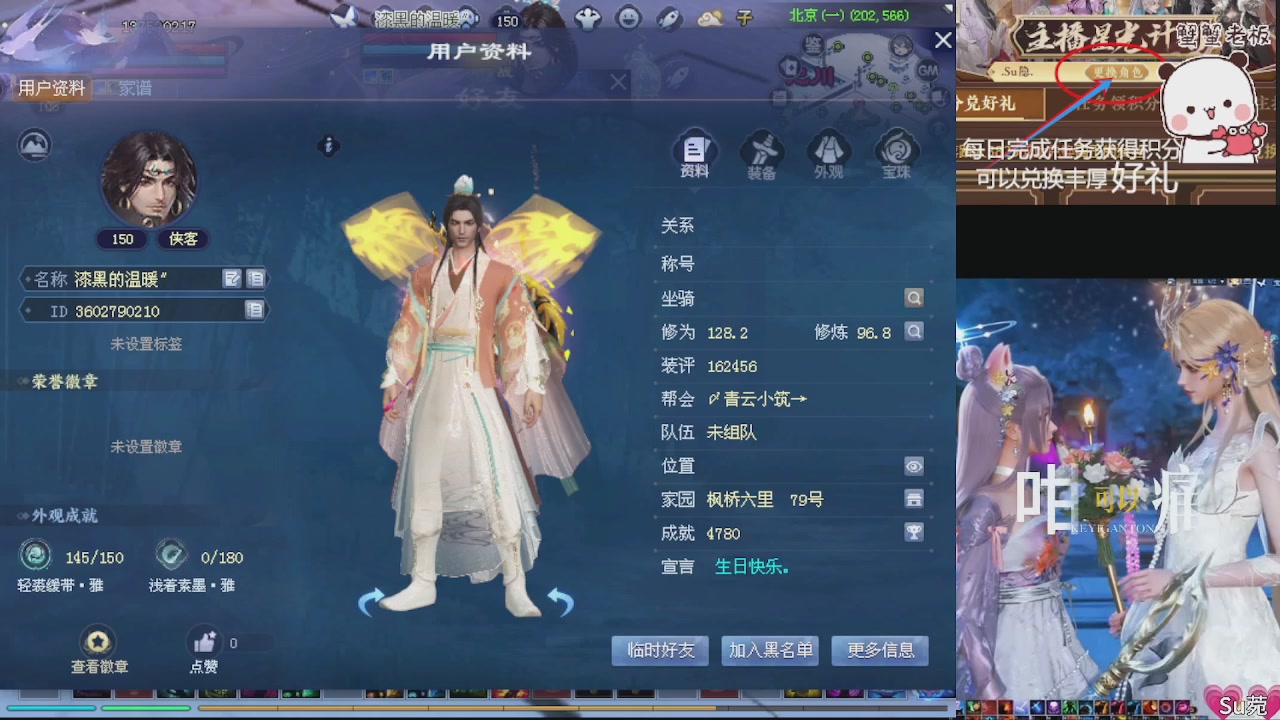1280x720 pixels.
Task: Open the 更多信息 more info button
Action: pos(880,650)
